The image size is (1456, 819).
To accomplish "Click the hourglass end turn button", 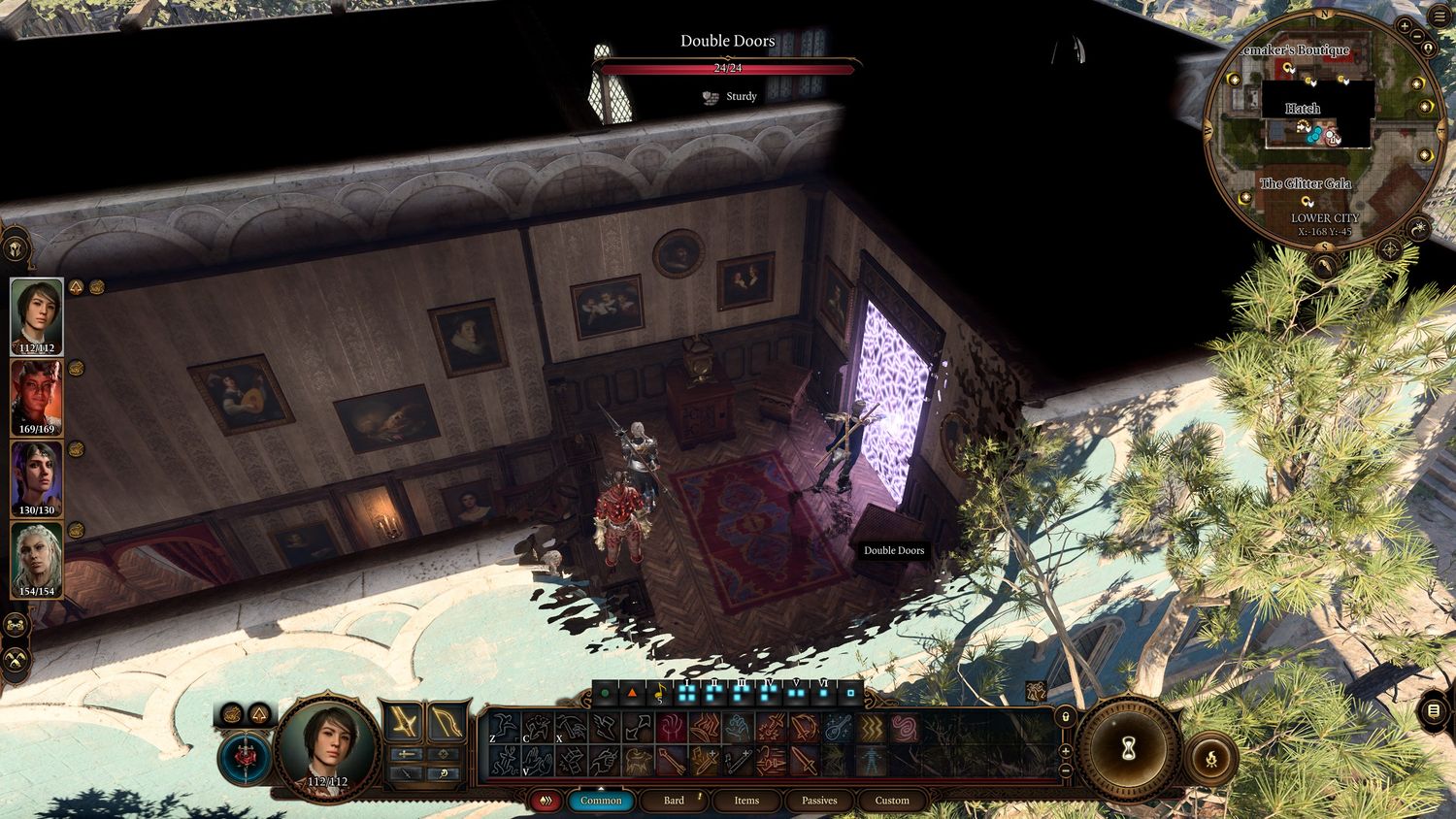I will [1128, 749].
